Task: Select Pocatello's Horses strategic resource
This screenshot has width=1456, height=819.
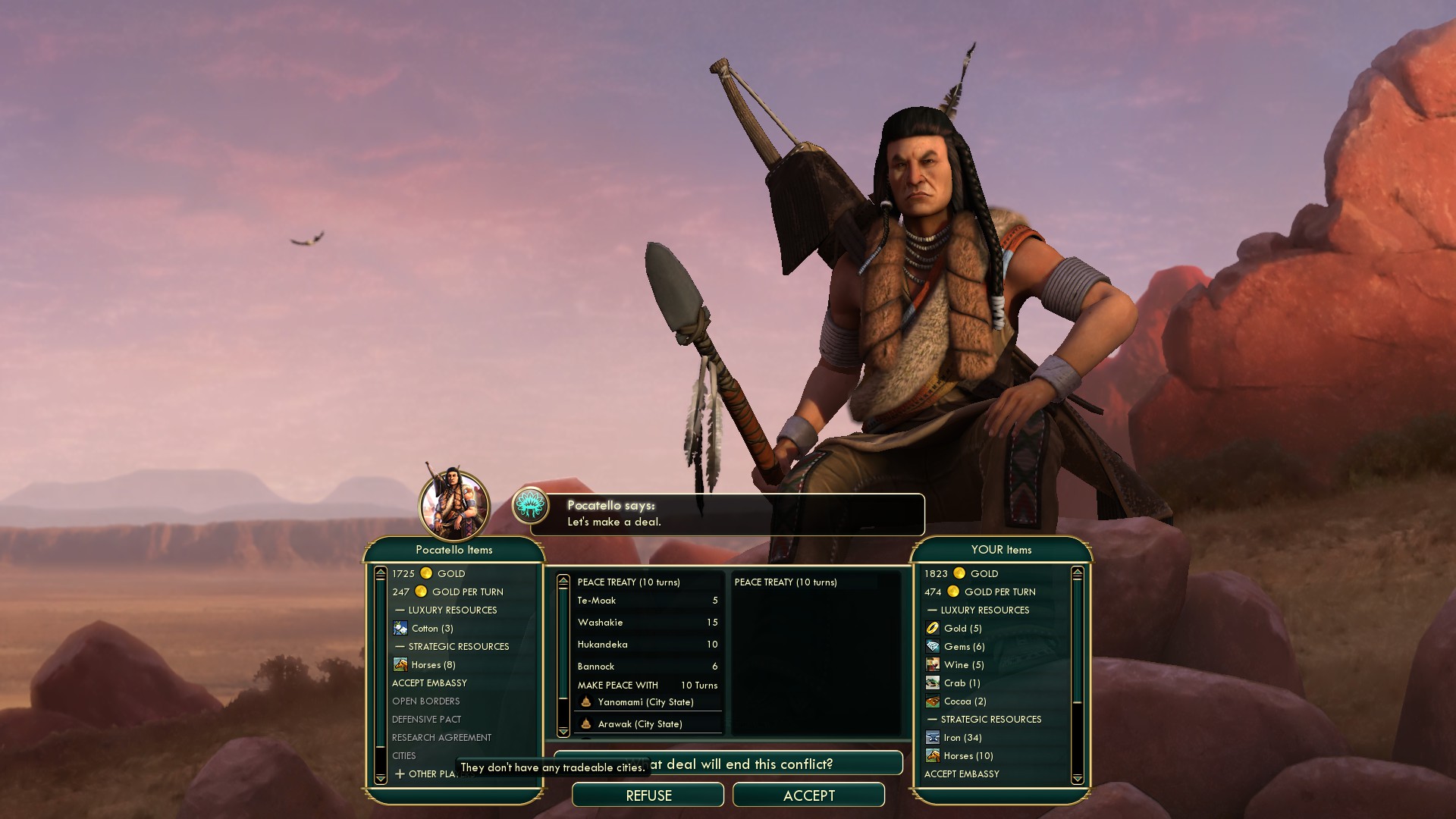Action: [425, 664]
